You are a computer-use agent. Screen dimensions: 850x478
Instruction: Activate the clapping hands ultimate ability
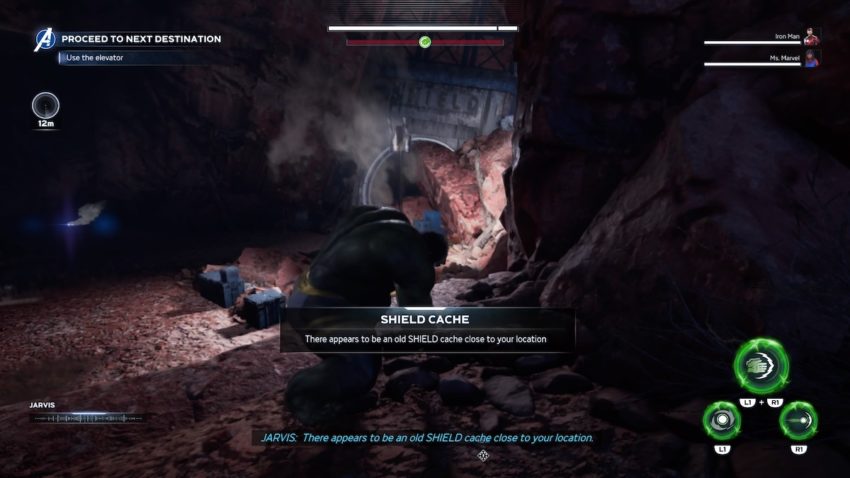(761, 365)
